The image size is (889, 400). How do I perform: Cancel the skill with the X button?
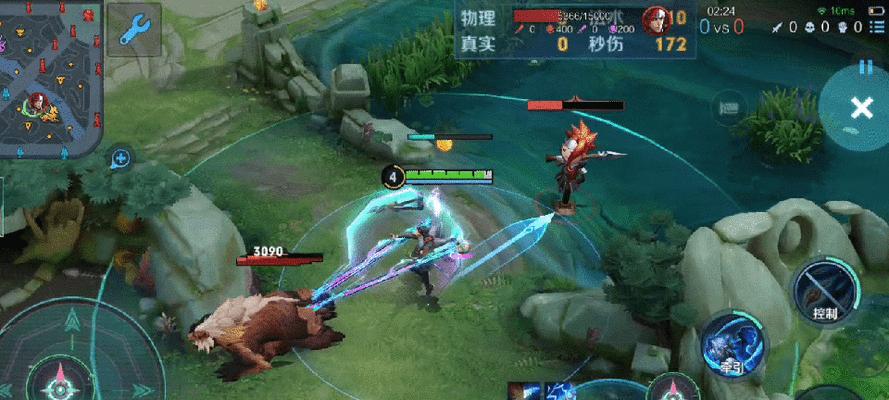pyautogui.click(x=860, y=109)
